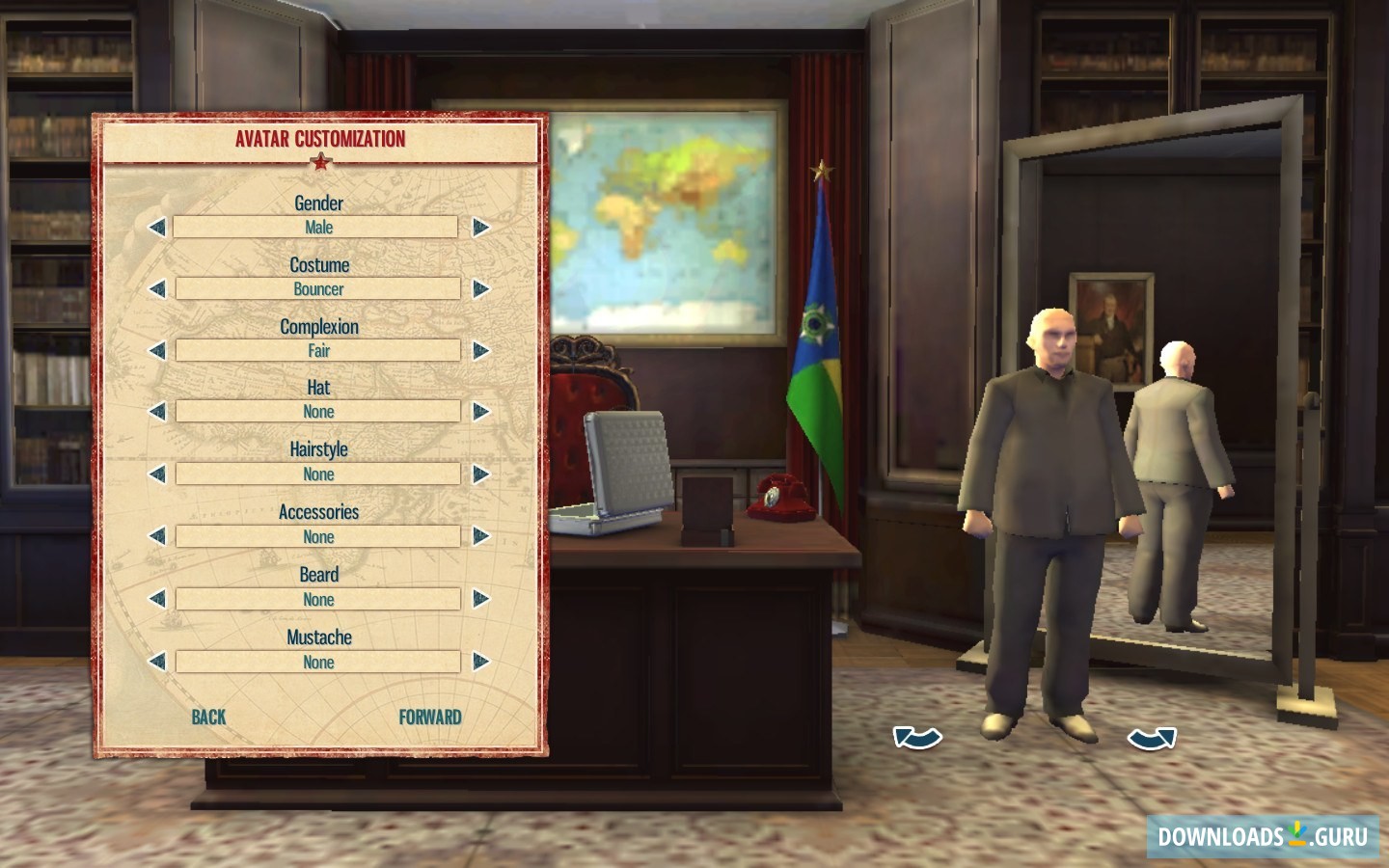Click the Bouncer costume value field
Screen dimensions: 1389x868
(x=317, y=288)
